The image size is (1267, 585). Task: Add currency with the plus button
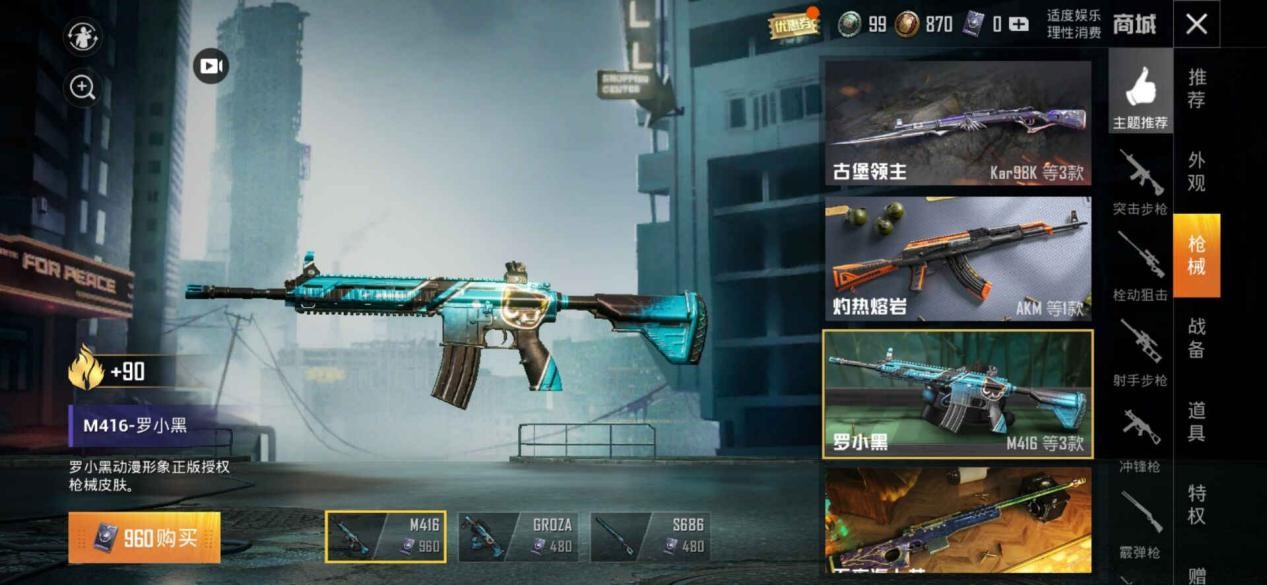pyautogui.click(x=1019, y=24)
